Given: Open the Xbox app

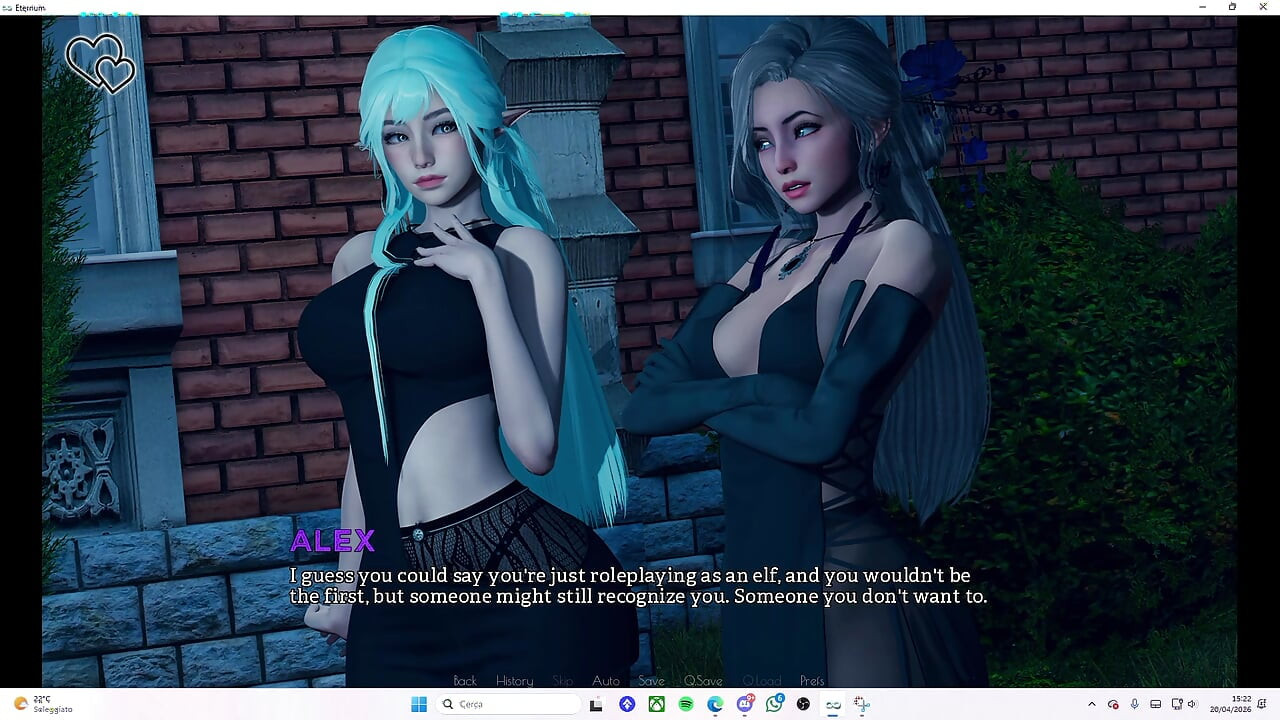Looking at the screenshot, I should tap(657, 704).
